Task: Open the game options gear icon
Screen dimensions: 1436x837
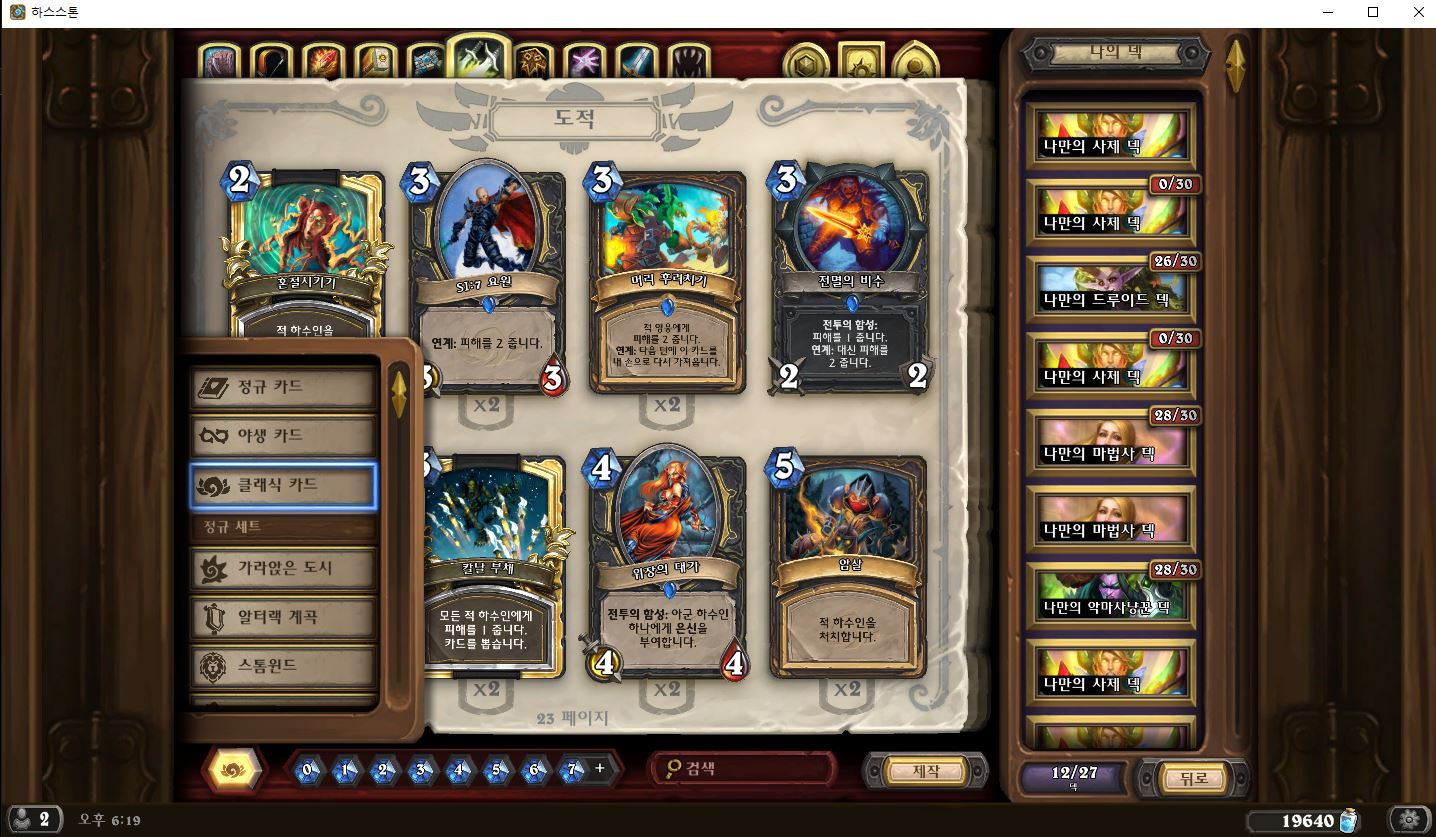Action: click(1409, 820)
